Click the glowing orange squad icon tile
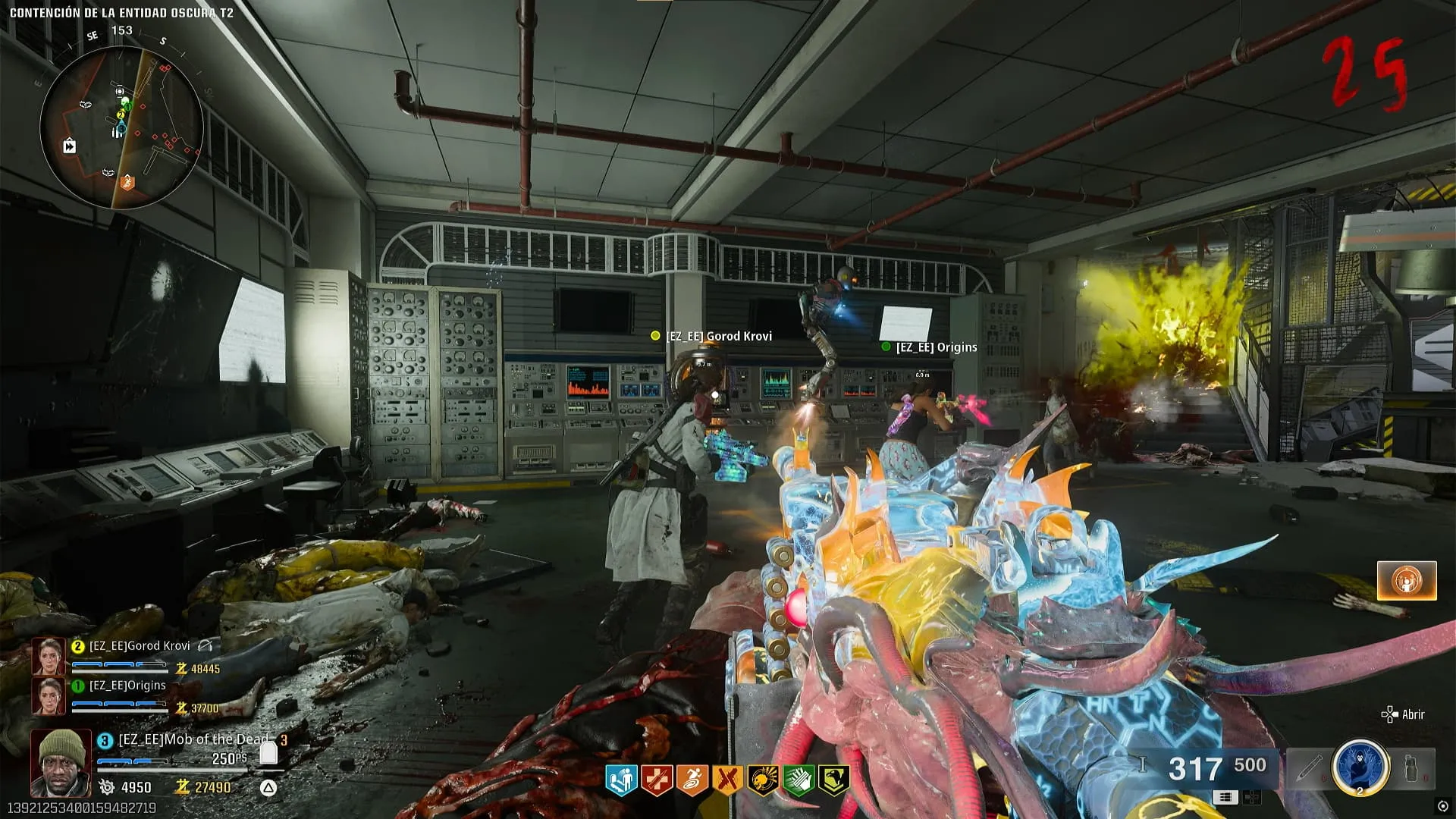Viewport: 1456px width, 819px height. [x=1407, y=581]
